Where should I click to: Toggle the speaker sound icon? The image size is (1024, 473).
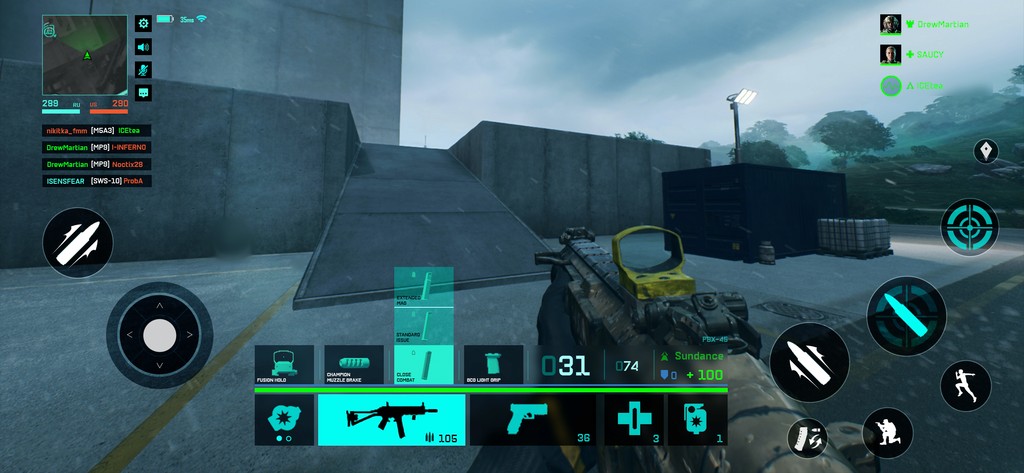pyautogui.click(x=143, y=46)
